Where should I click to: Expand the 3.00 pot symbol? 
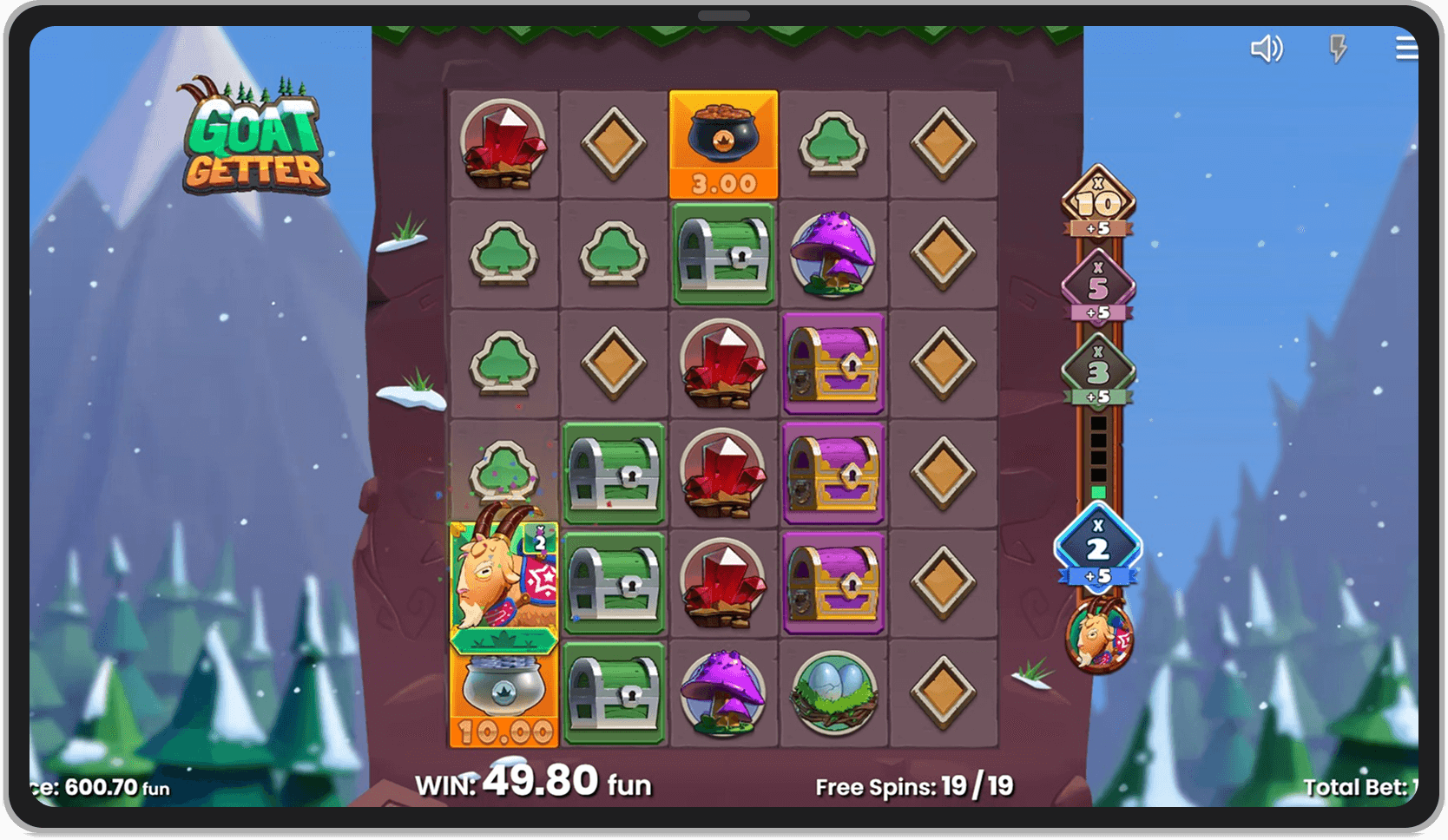[x=723, y=143]
